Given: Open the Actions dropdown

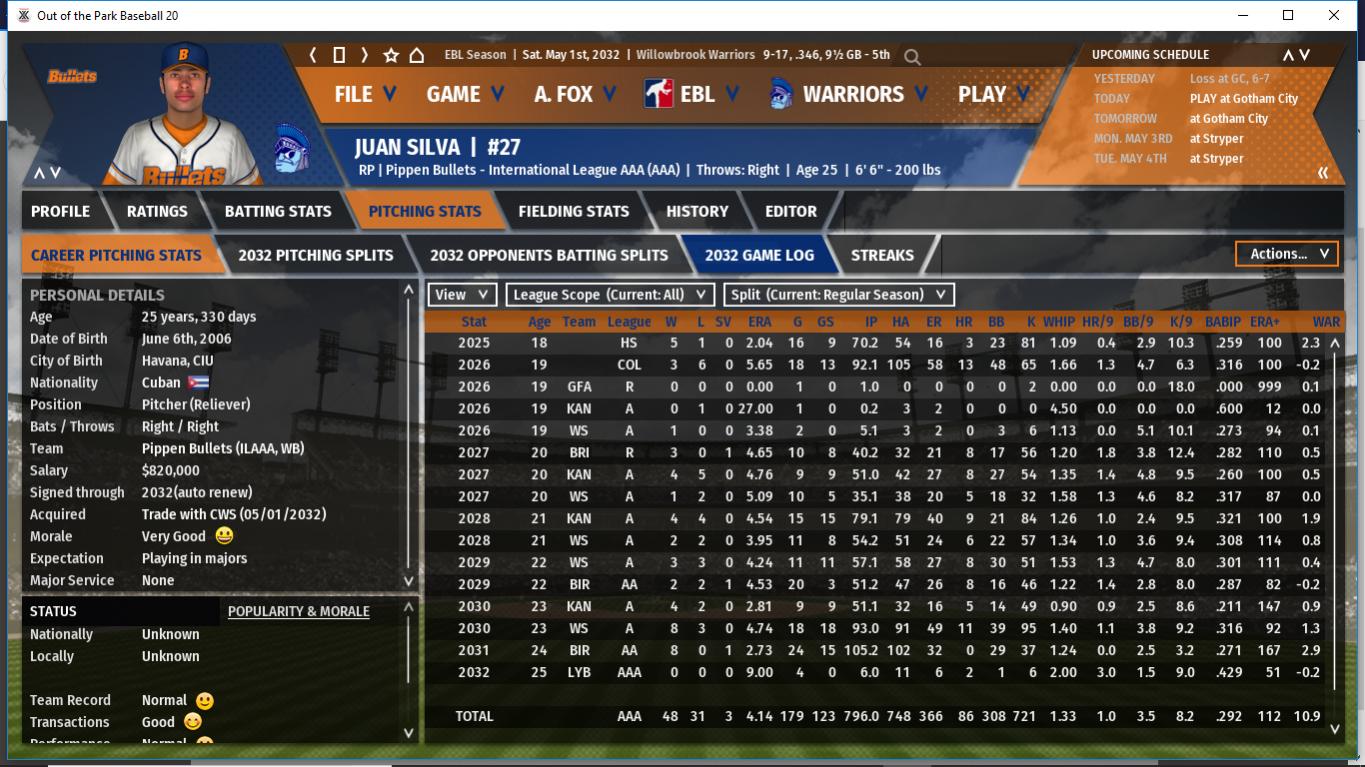Looking at the screenshot, I should pyautogui.click(x=1287, y=254).
